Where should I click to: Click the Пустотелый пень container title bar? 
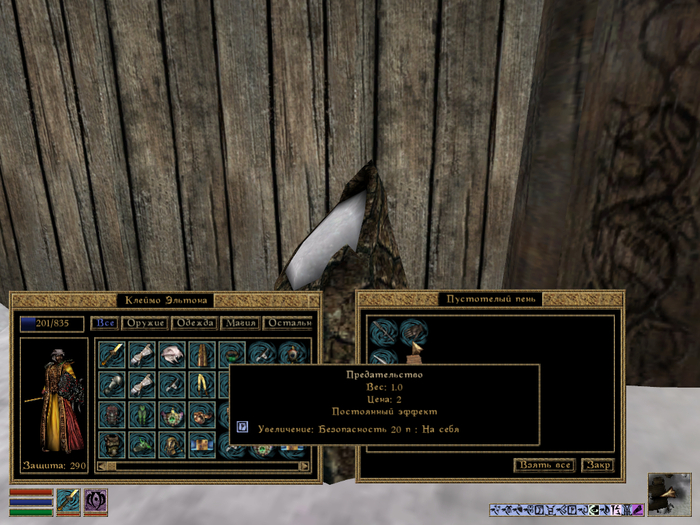490,299
